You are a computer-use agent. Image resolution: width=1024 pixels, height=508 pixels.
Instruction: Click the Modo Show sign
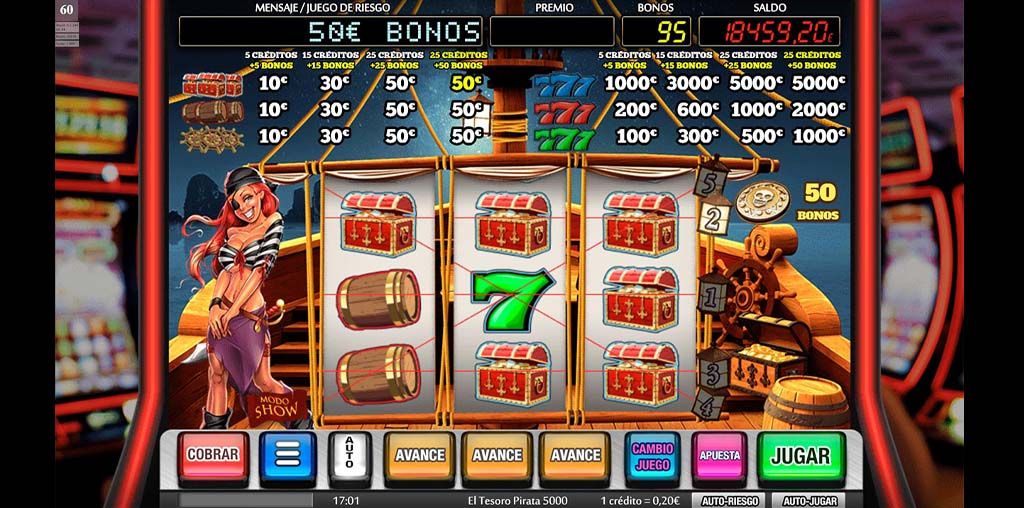point(271,405)
